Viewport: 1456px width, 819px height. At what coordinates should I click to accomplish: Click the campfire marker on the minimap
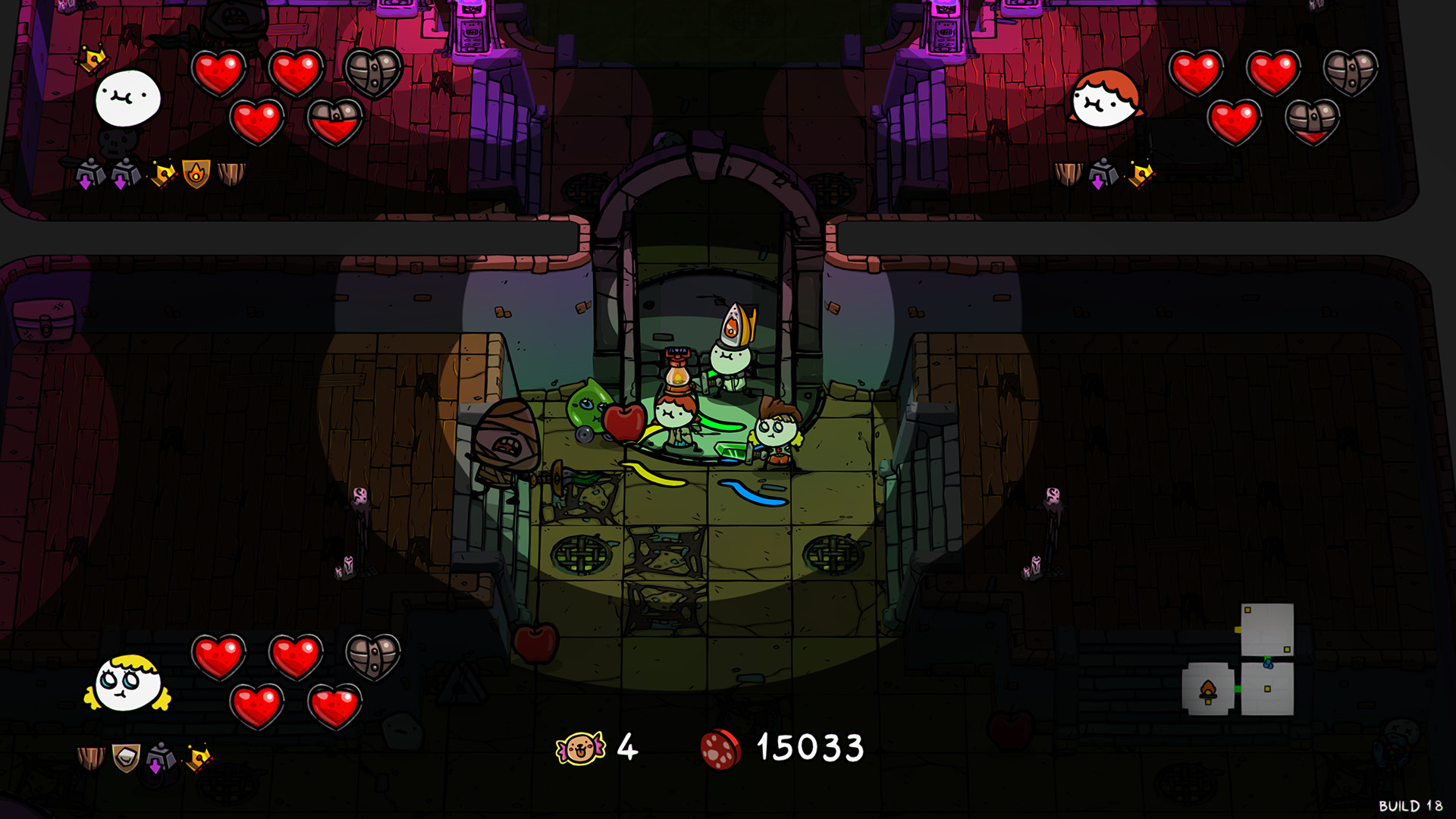(x=1208, y=691)
